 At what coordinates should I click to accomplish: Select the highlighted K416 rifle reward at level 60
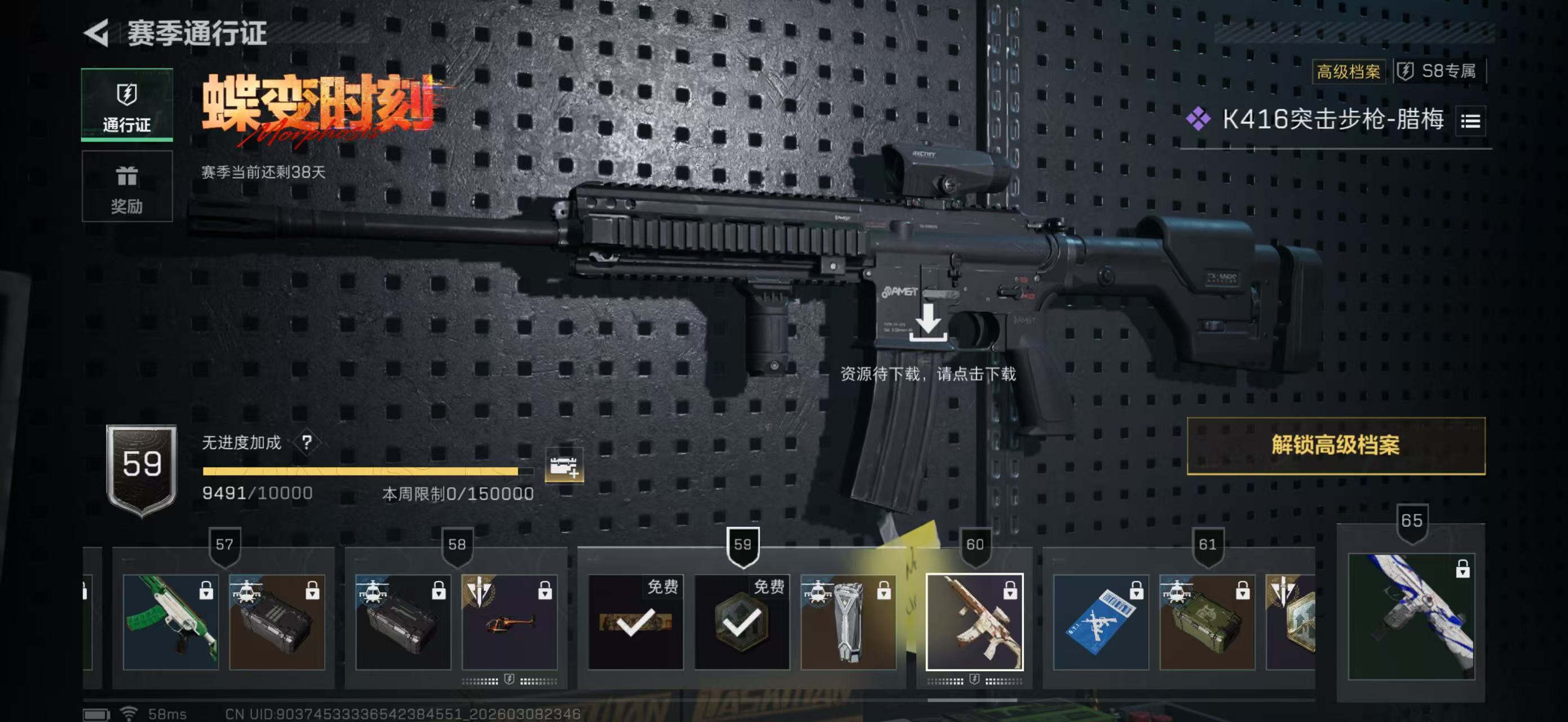[974, 622]
